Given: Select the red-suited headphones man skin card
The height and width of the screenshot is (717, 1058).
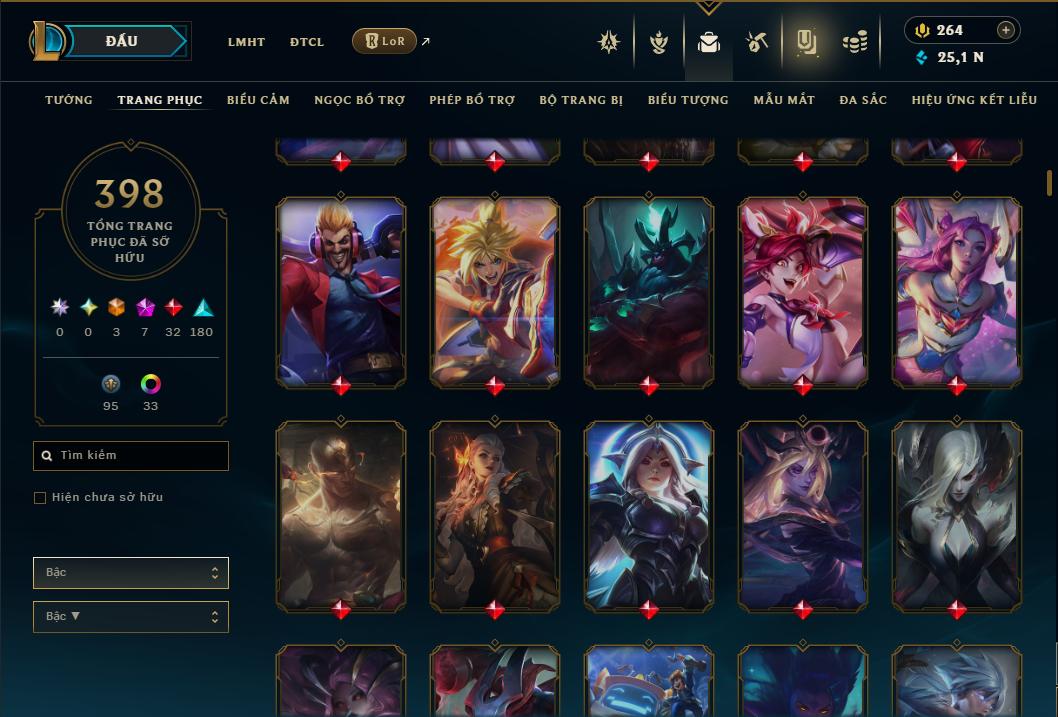Looking at the screenshot, I should 341,291.
